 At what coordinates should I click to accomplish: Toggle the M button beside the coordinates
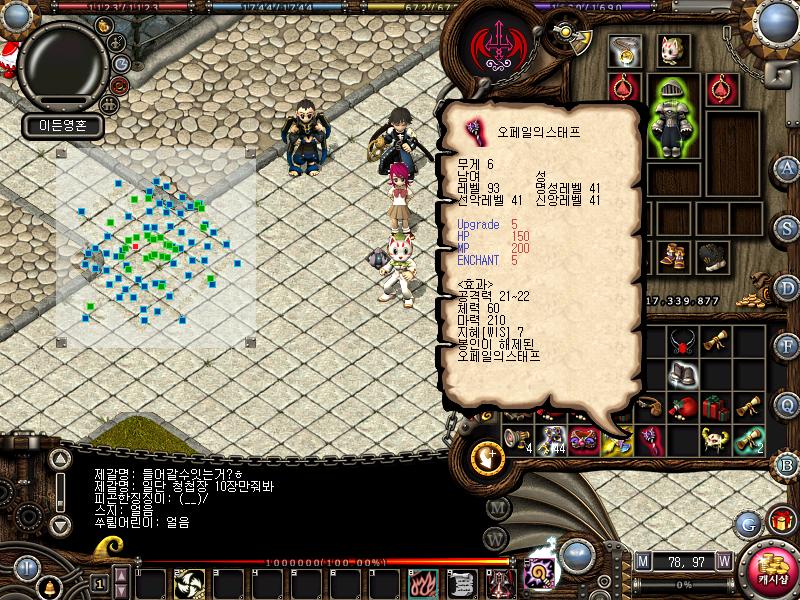[643, 561]
